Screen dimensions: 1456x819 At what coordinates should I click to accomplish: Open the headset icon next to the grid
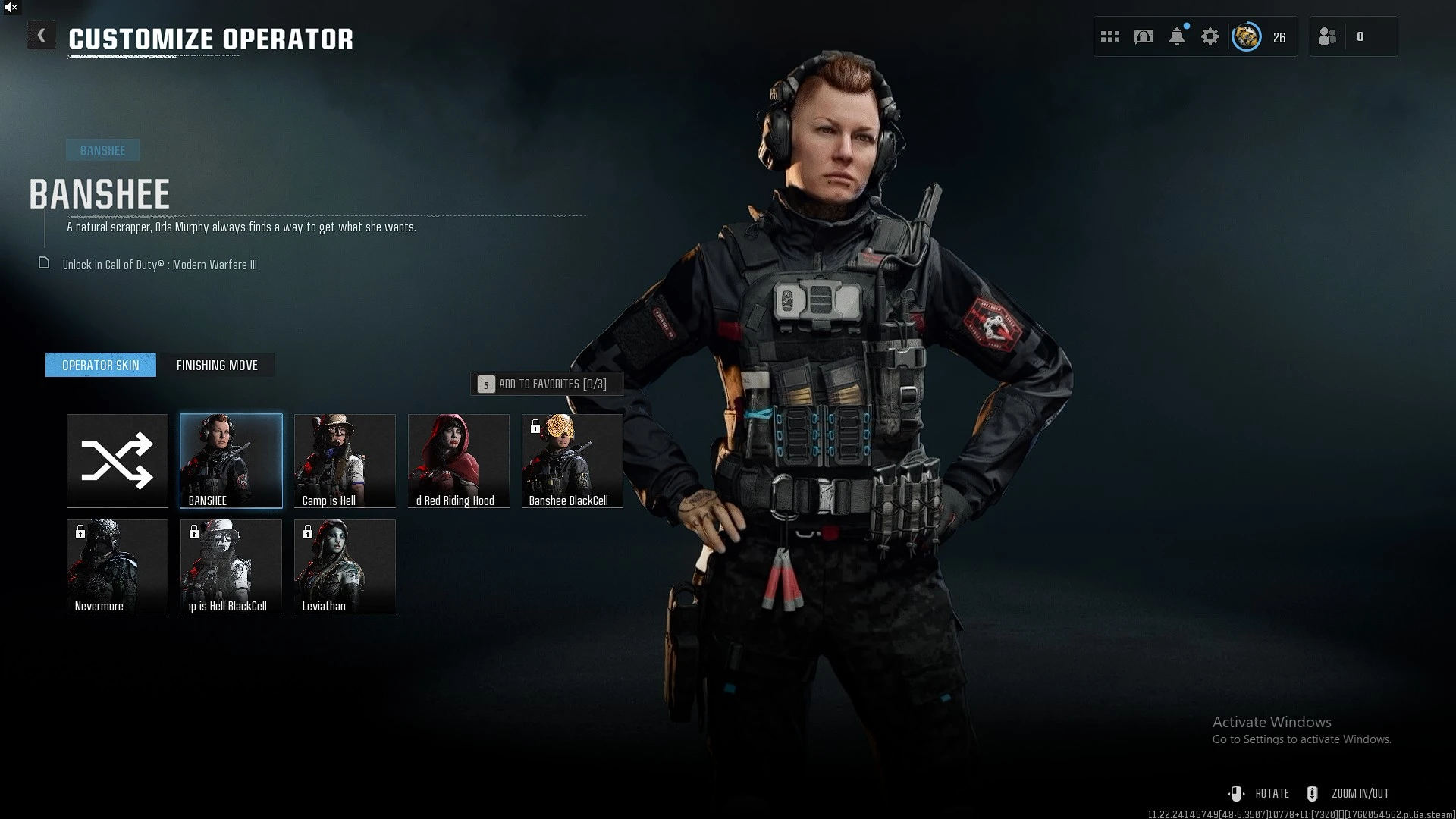[x=1144, y=36]
